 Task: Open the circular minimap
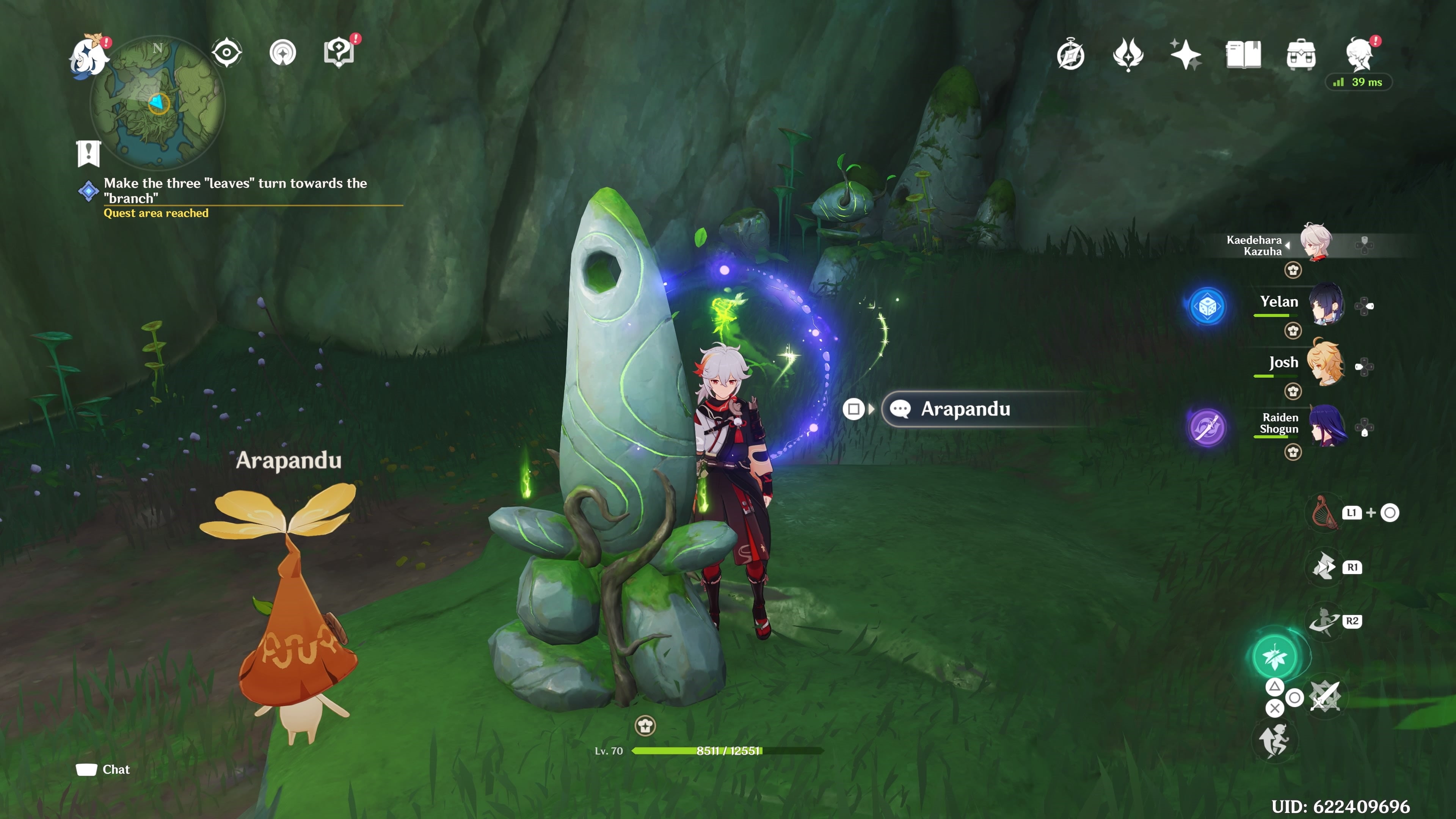click(x=158, y=104)
